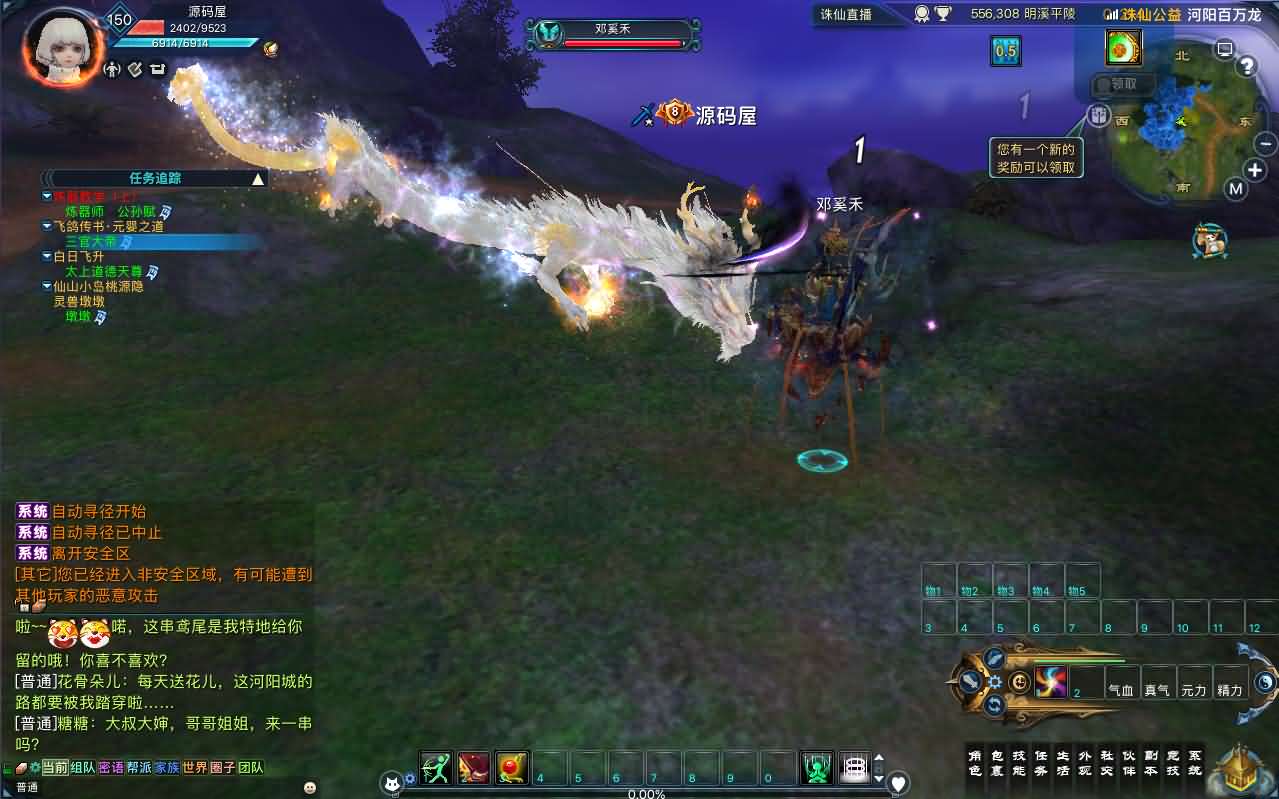Open the chat emoji smiley picker
Image resolution: width=1279 pixels, height=799 pixels.
tap(309, 788)
